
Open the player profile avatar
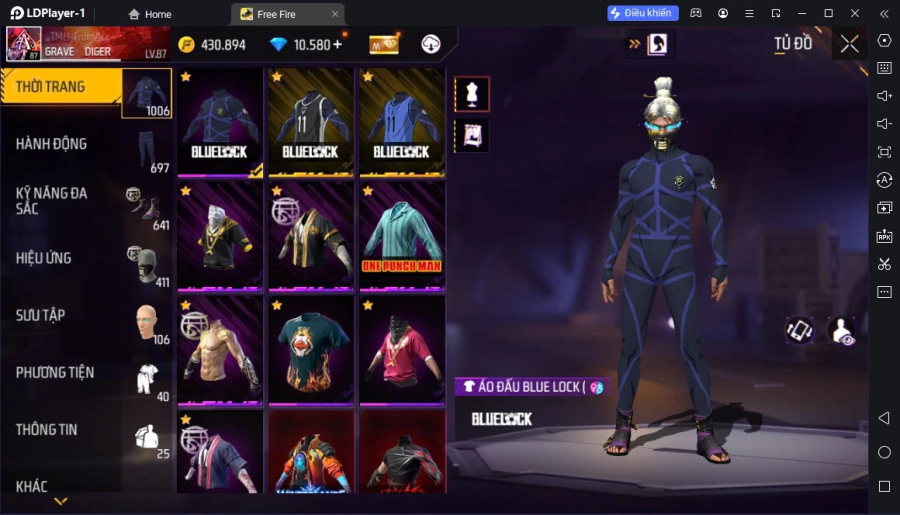(x=24, y=44)
